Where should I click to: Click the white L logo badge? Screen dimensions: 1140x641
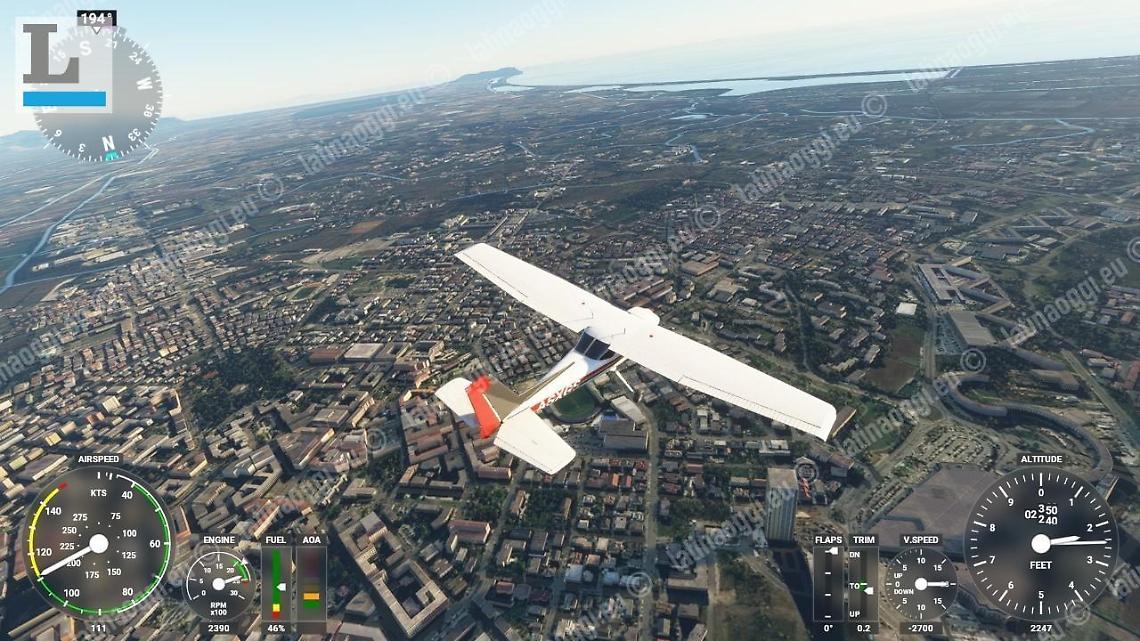coord(63,64)
